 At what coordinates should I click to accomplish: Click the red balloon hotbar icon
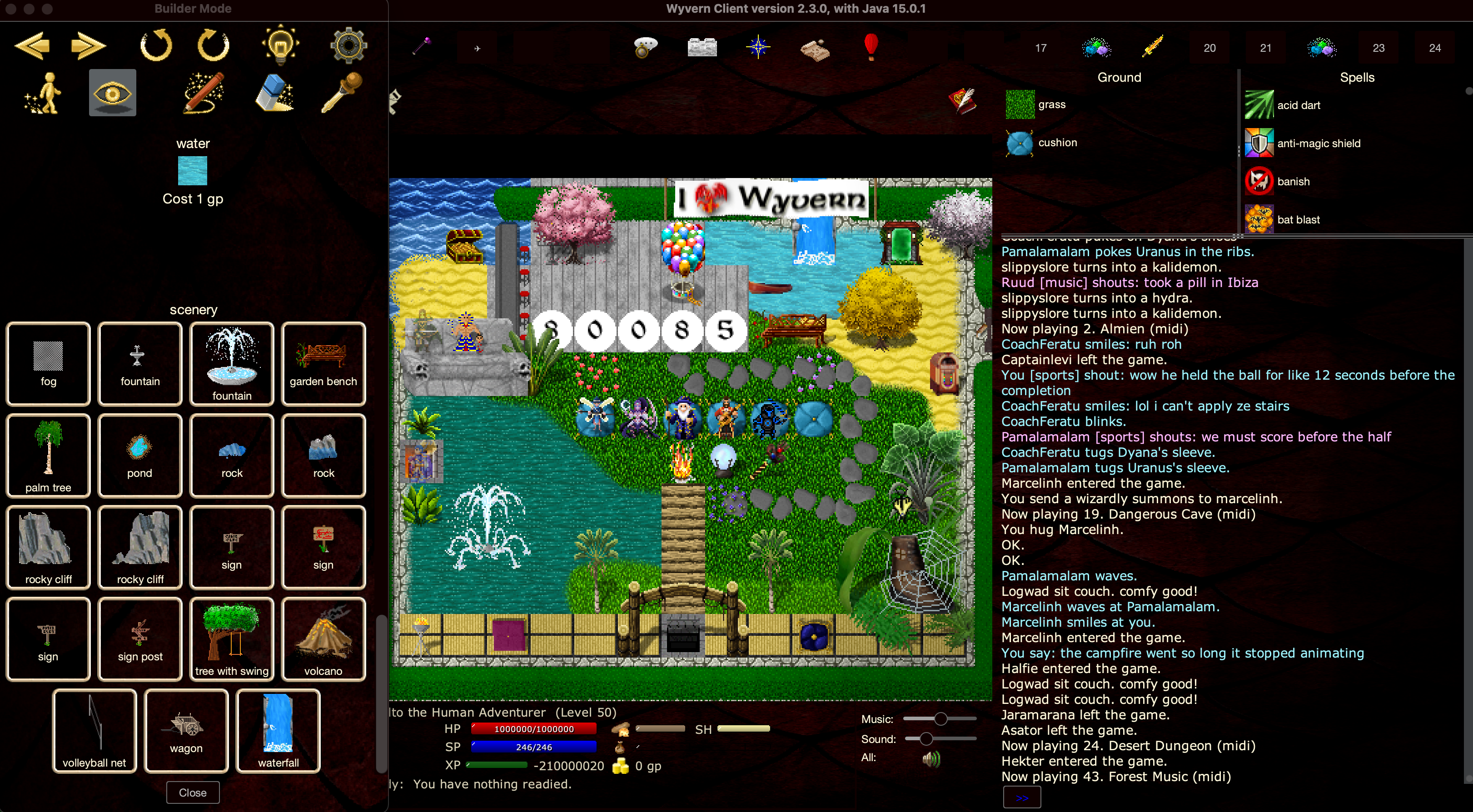pyautogui.click(x=870, y=47)
